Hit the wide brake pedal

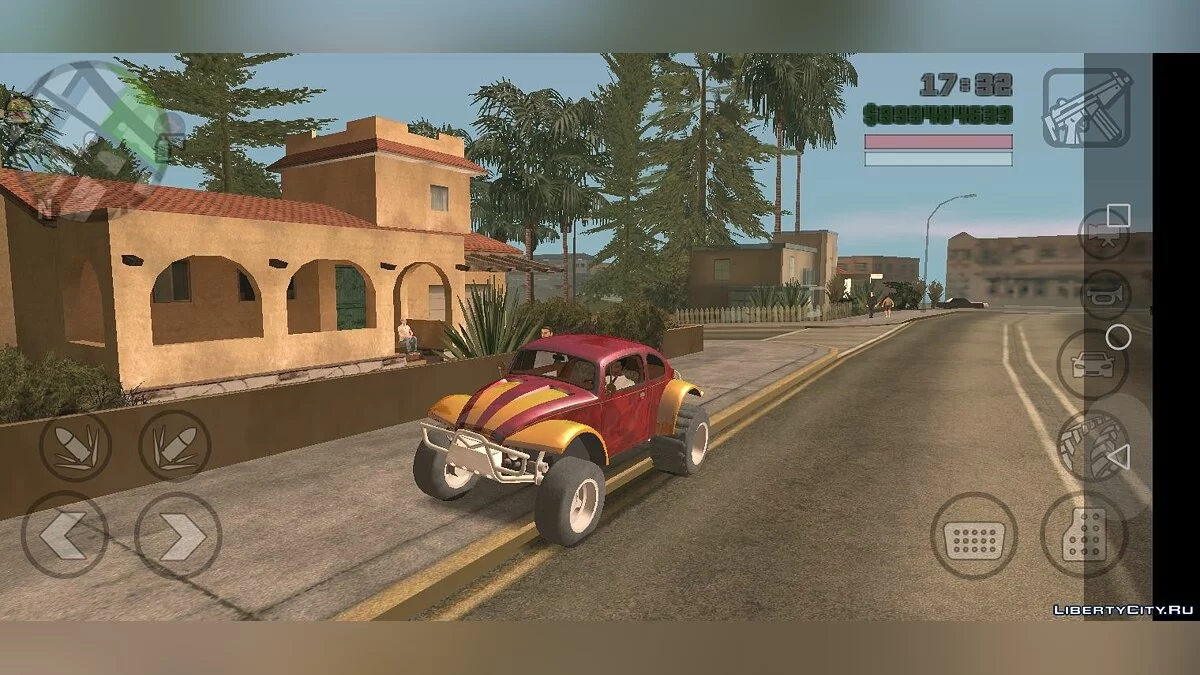[973, 536]
